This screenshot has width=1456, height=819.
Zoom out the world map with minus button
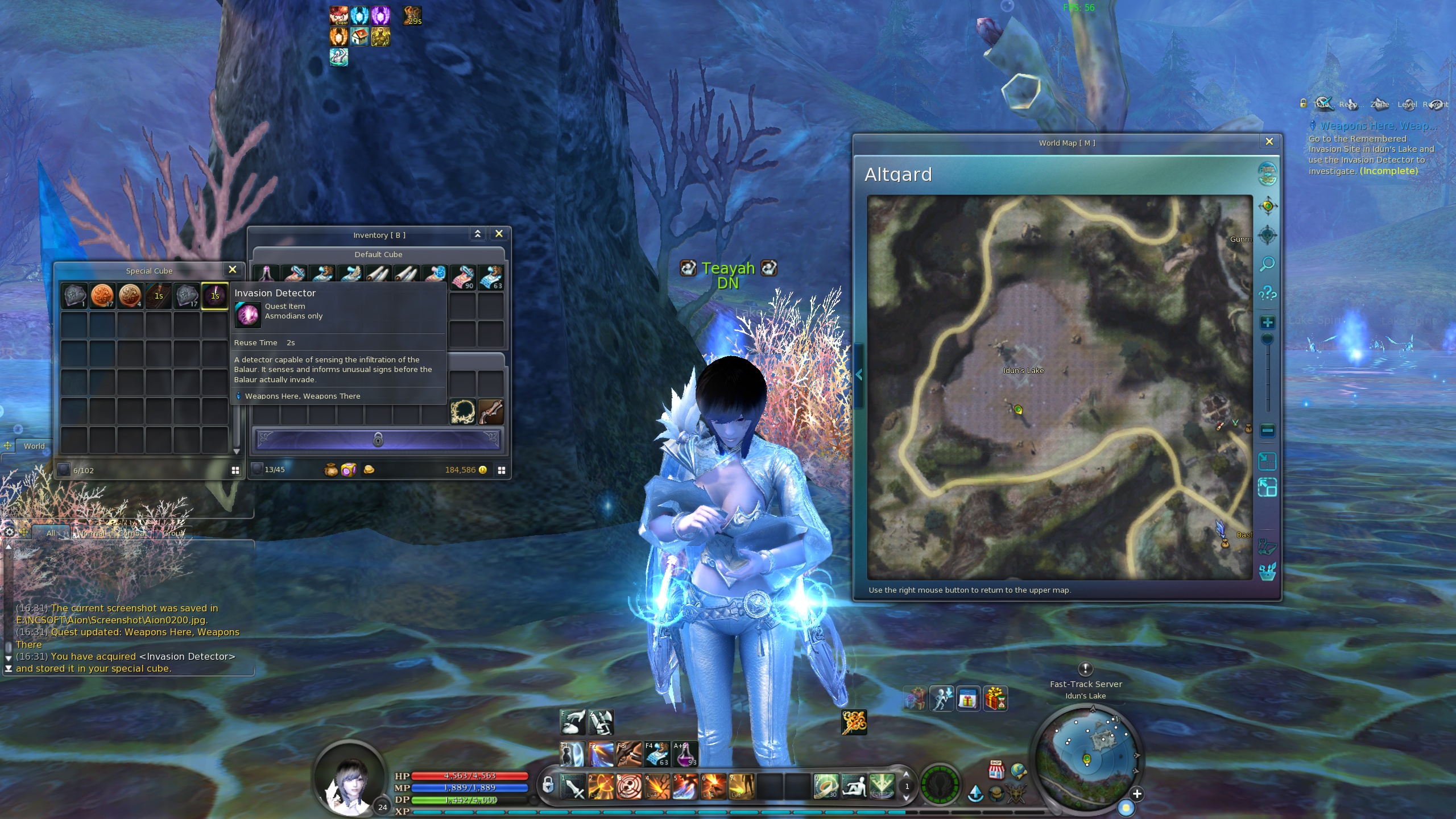[x=1267, y=431]
